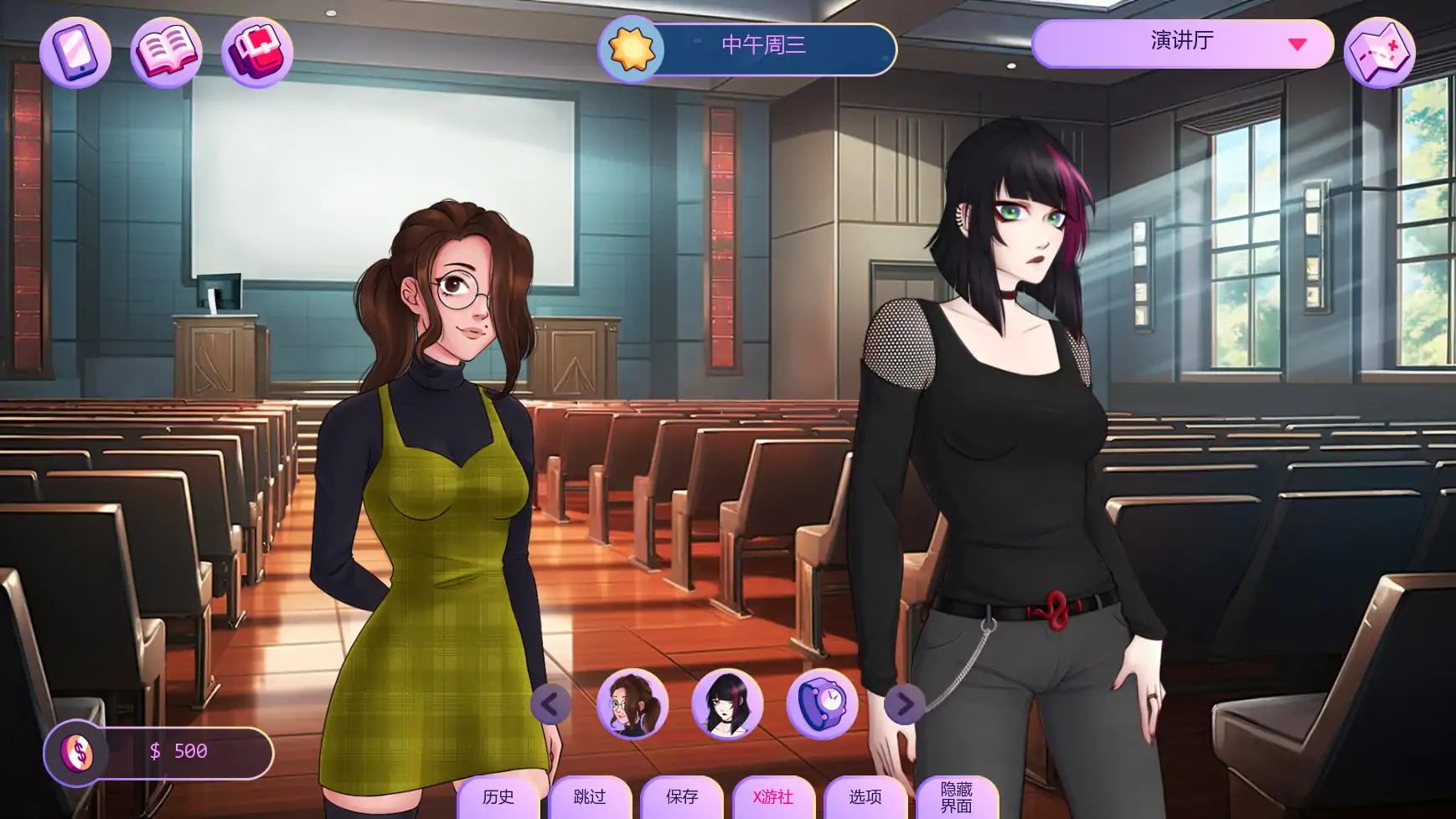Click the sun time-of-day icon
This screenshot has width=1456, height=819.
tap(630, 49)
